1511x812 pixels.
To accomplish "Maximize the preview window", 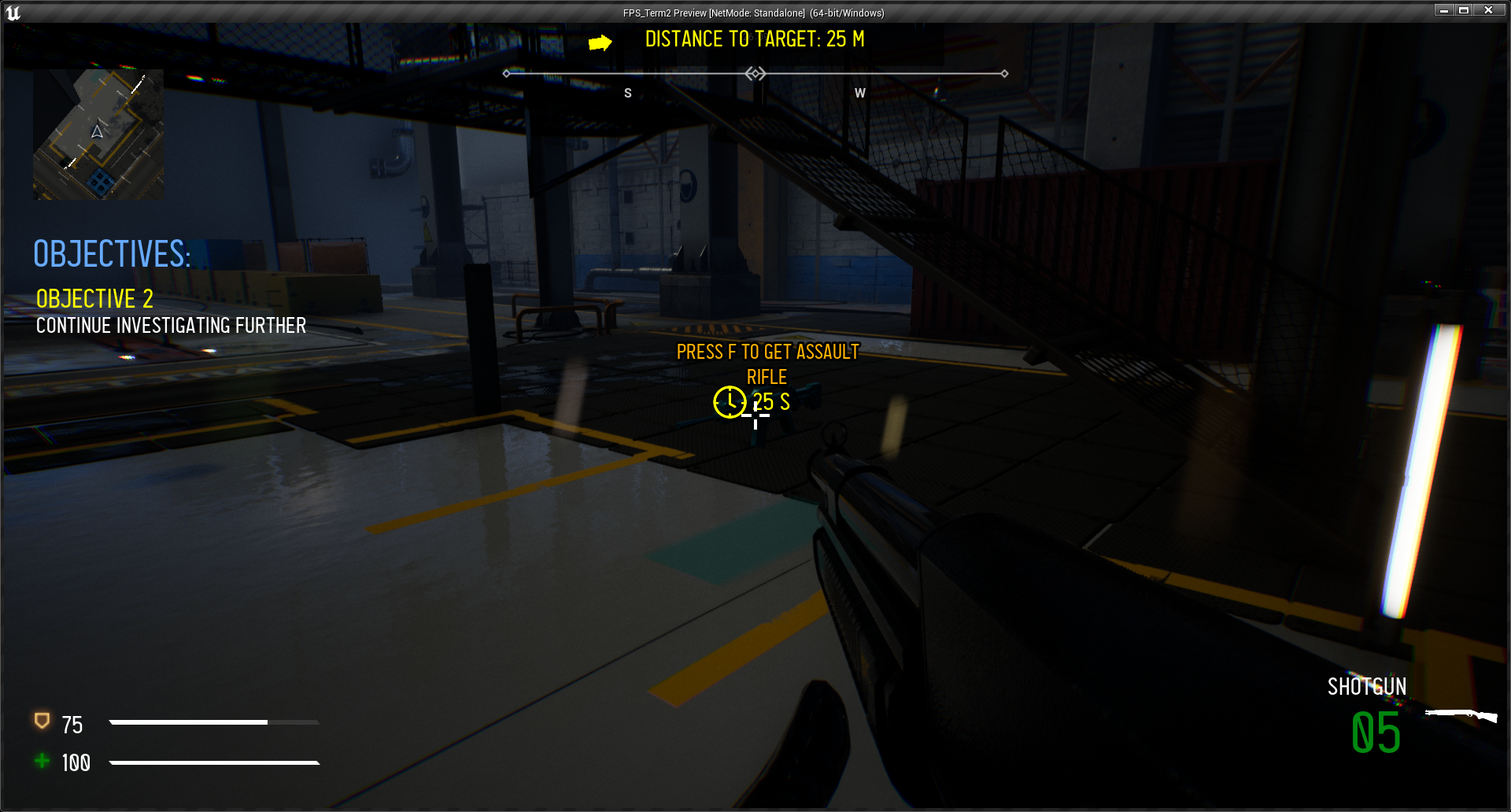I will click(1464, 10).
